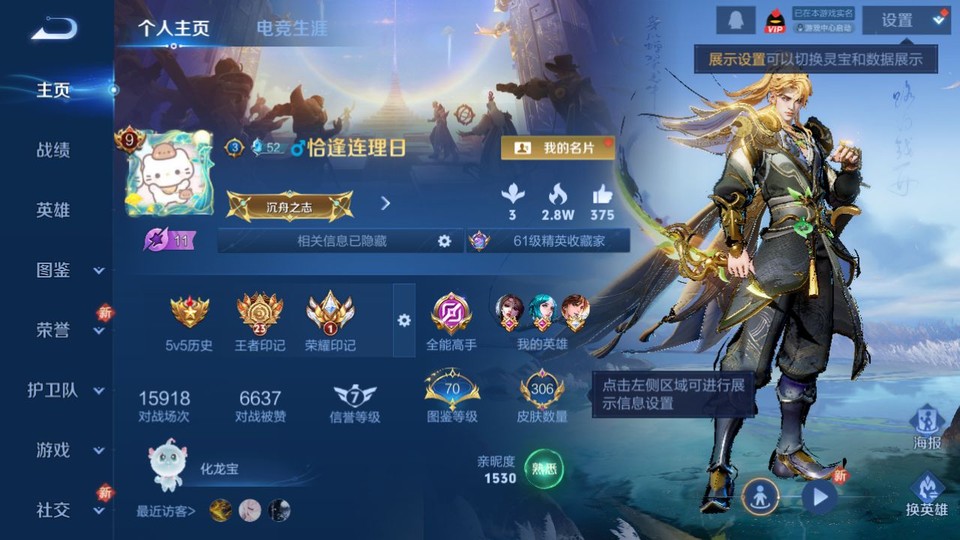
Task: Open the 5v5历史 medal
Action: [x=189, y=322]
